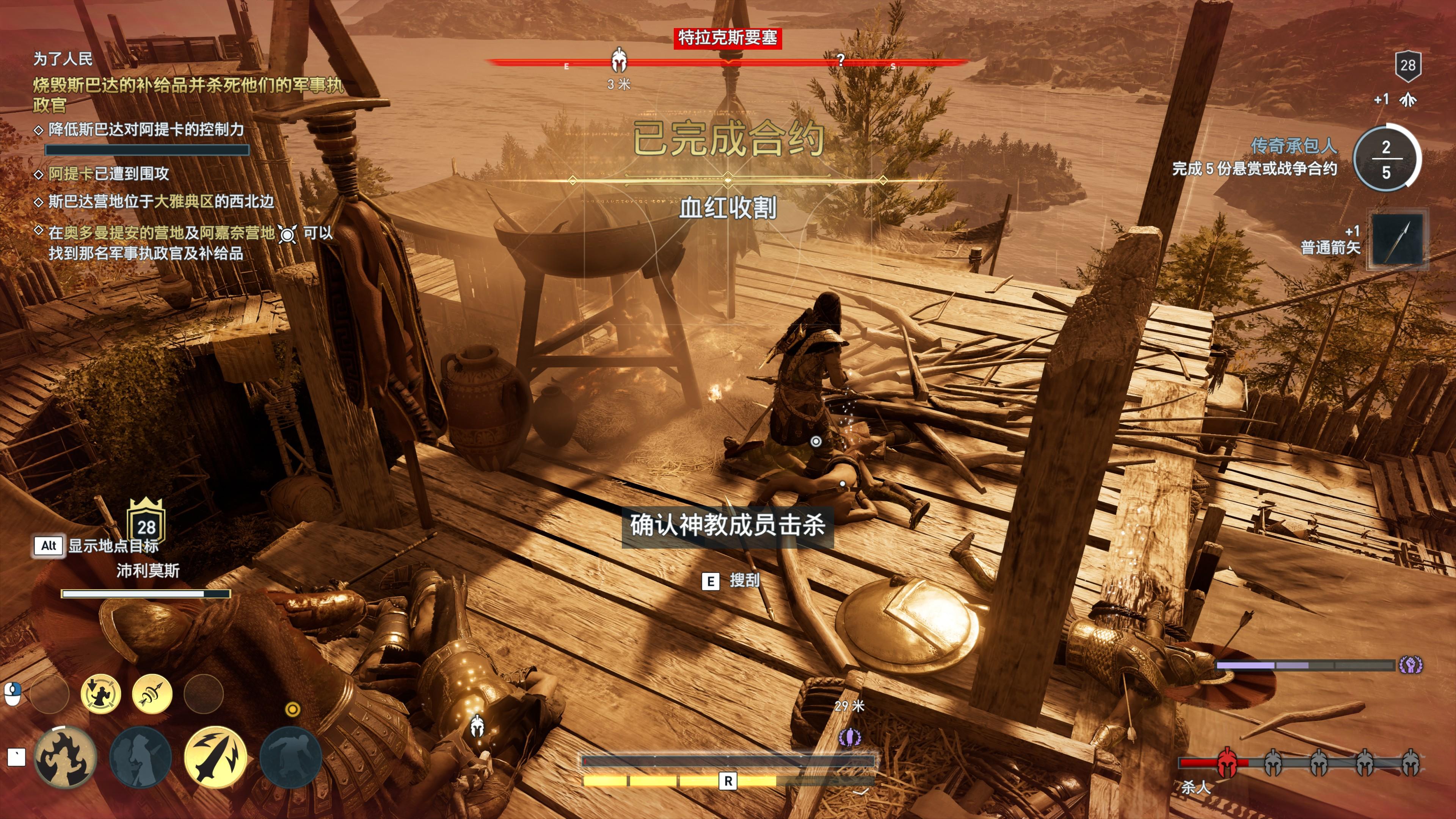The width and height of the screenshot is (1456, 819).
Task: Activate the archer with circling arrows ability
Action: point(100,694)
